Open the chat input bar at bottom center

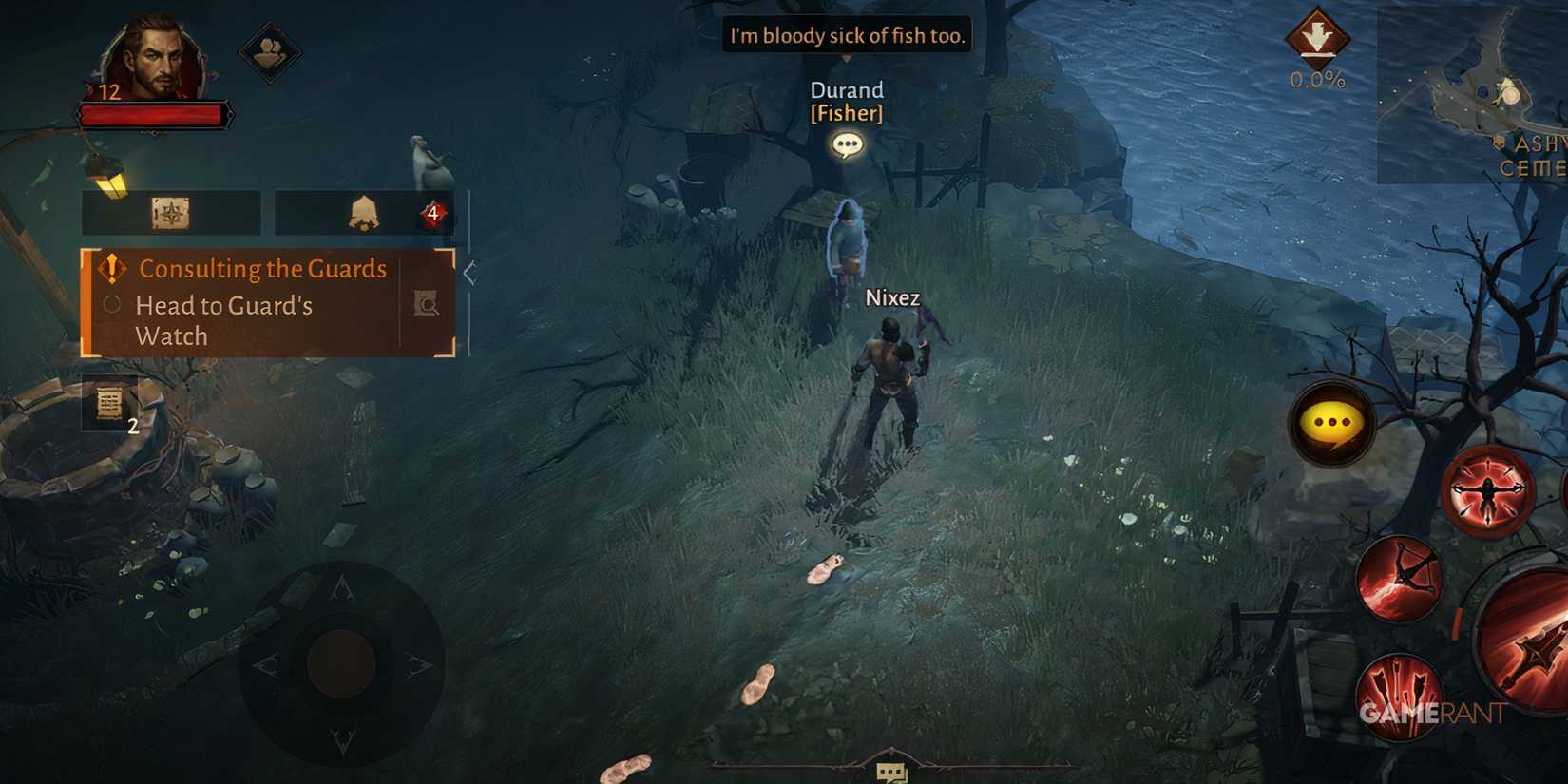click(x=889, y=770)
